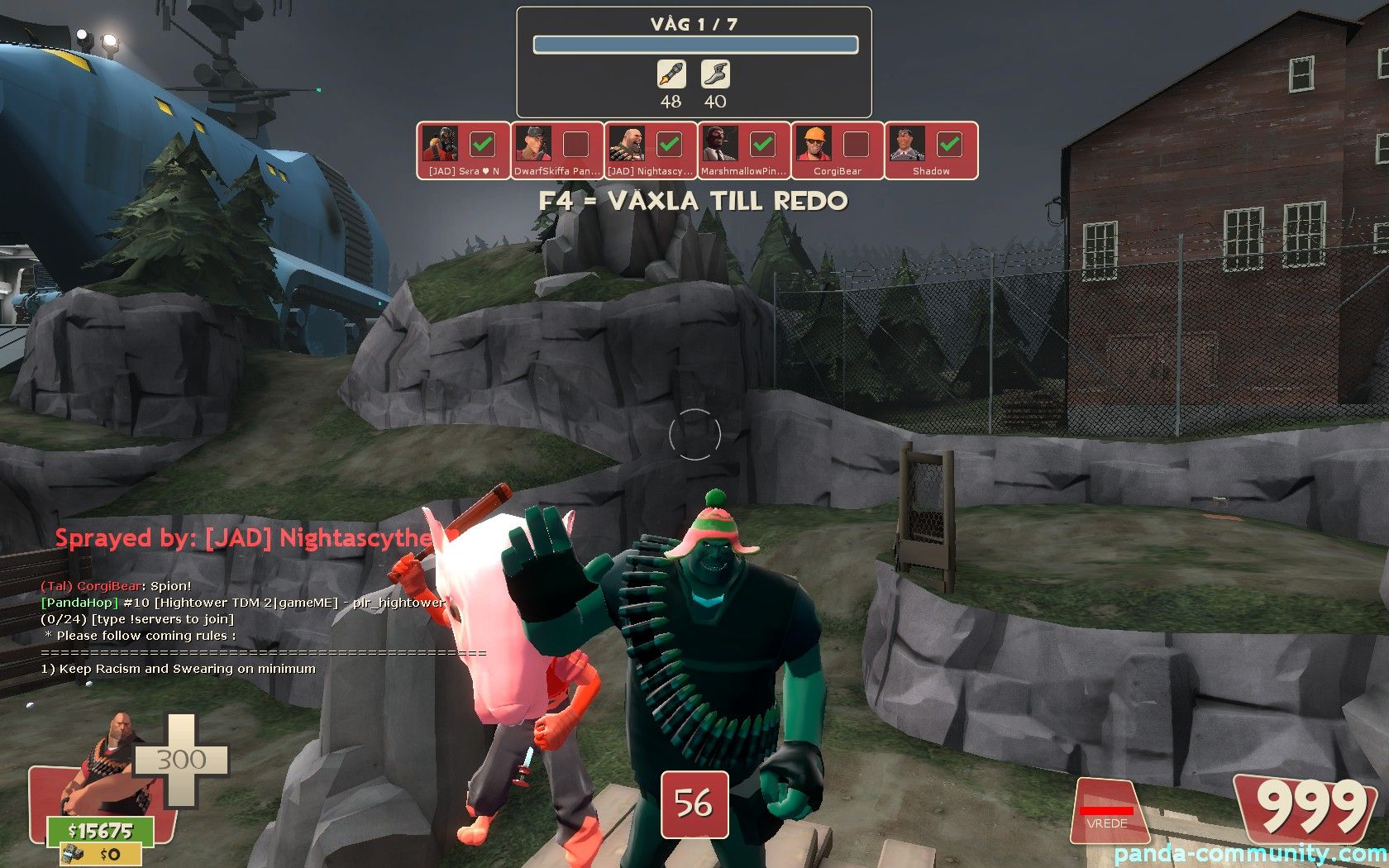Toggle CorgiBear's empty ready checkbox
The height and width of the screenshot is (868, 1389).
click(856, 145)
